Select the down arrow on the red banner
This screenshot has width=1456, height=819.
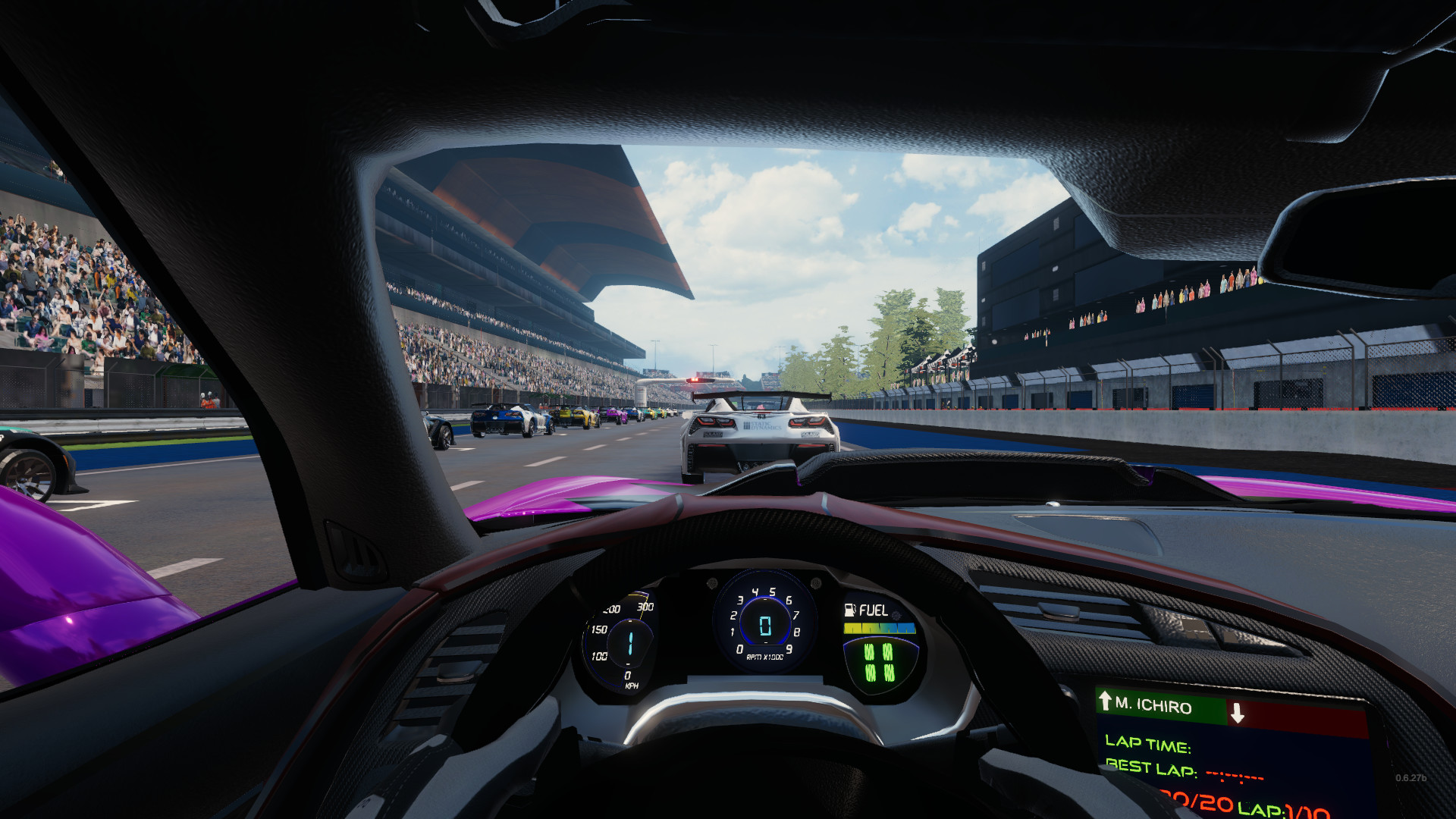(1237, 711)
